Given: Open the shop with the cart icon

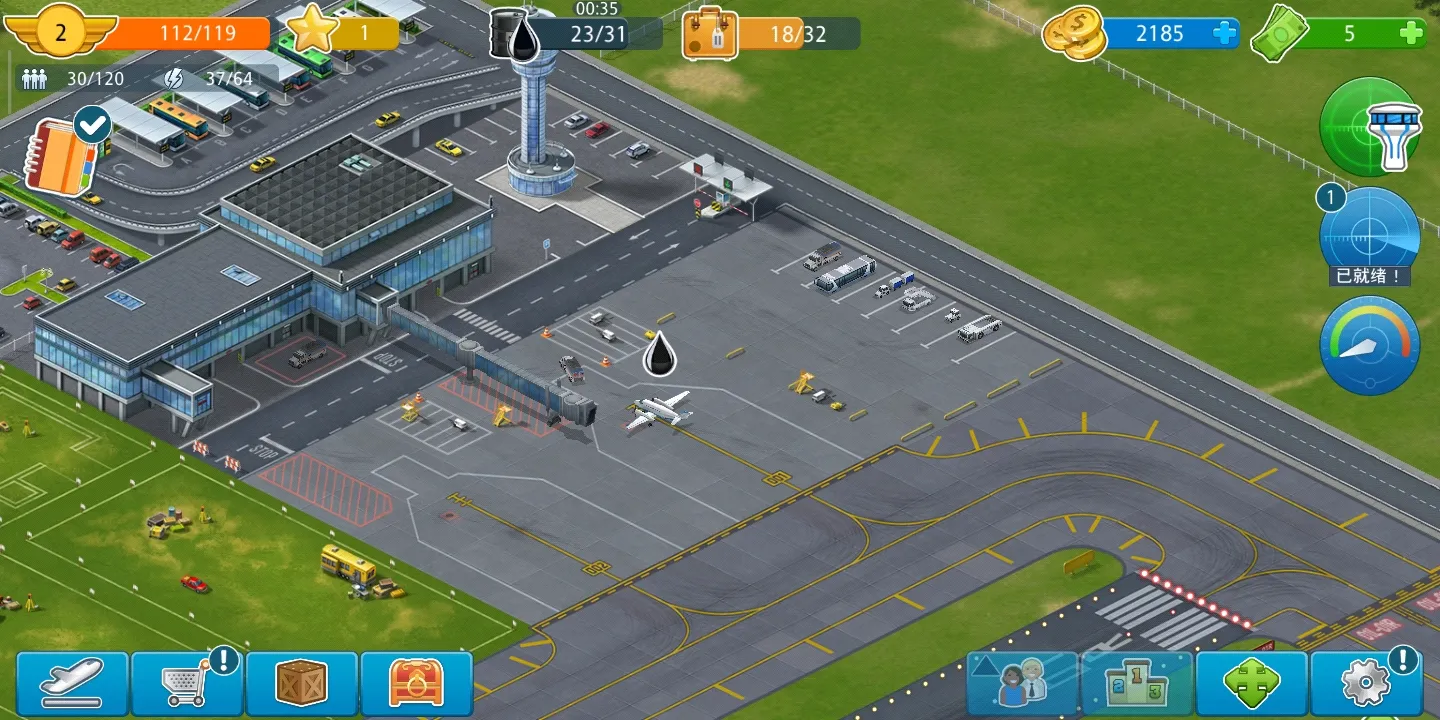Looking at the screenshot, I should (187, 683).
